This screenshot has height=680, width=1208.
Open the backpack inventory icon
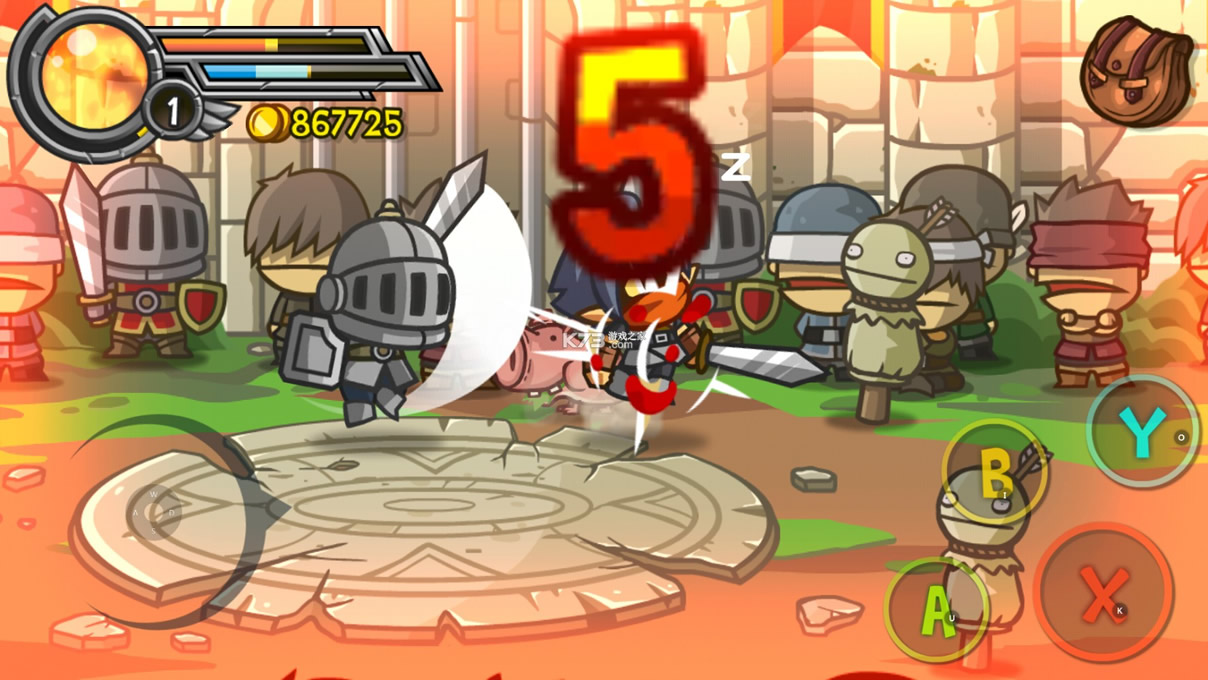1138,72
